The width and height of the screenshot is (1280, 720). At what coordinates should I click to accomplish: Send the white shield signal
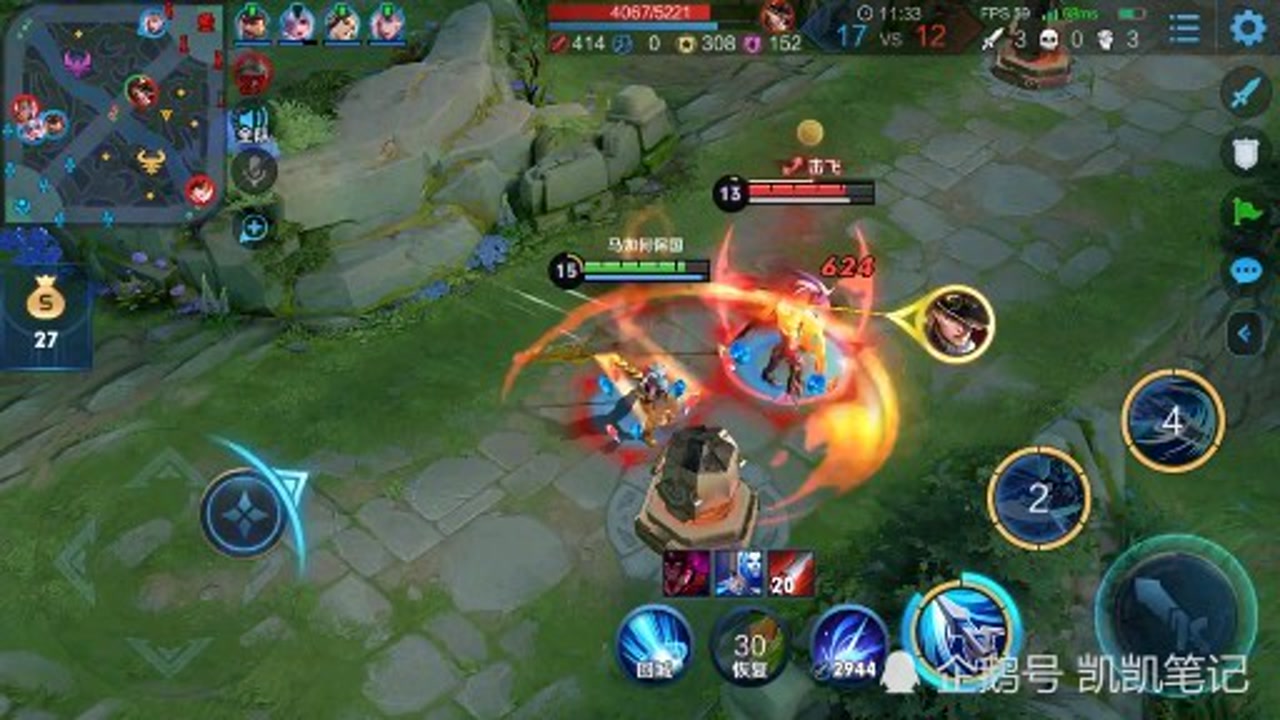click(x=1245, y=151)
